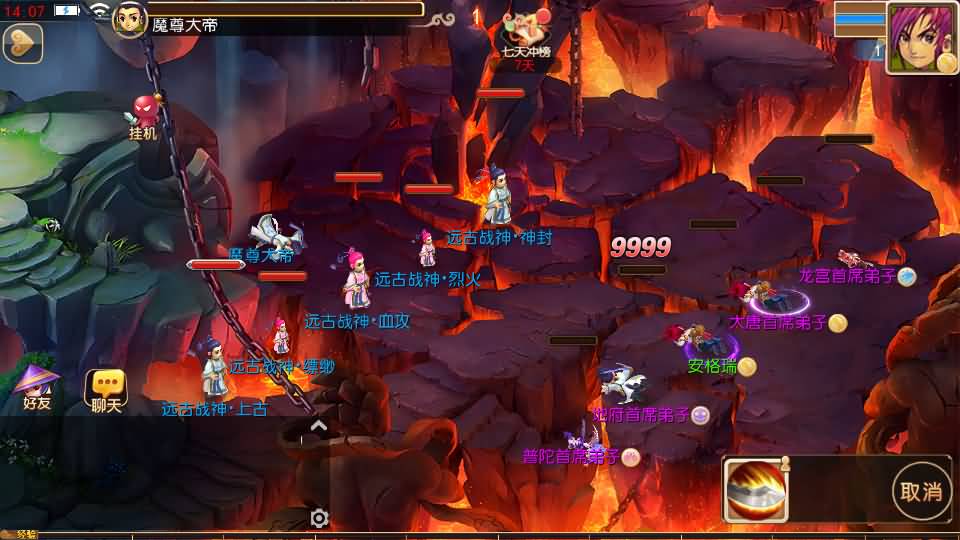Open the 七天冲榜 event
Viewport: 960px width, 540px height.
(x=526, y=40)
